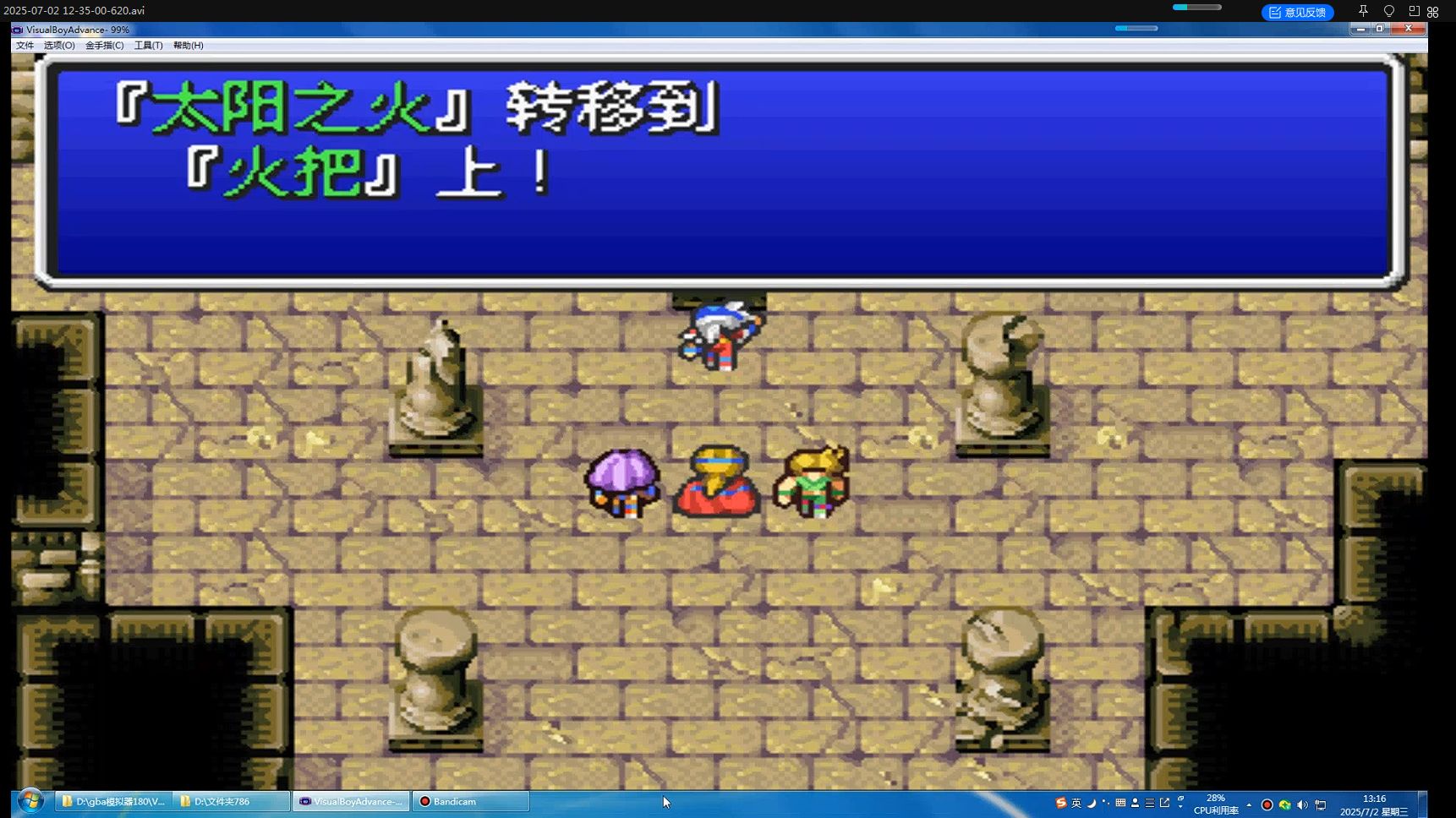
Task: Click the lightbulb tip icon
Action: 1388,11
